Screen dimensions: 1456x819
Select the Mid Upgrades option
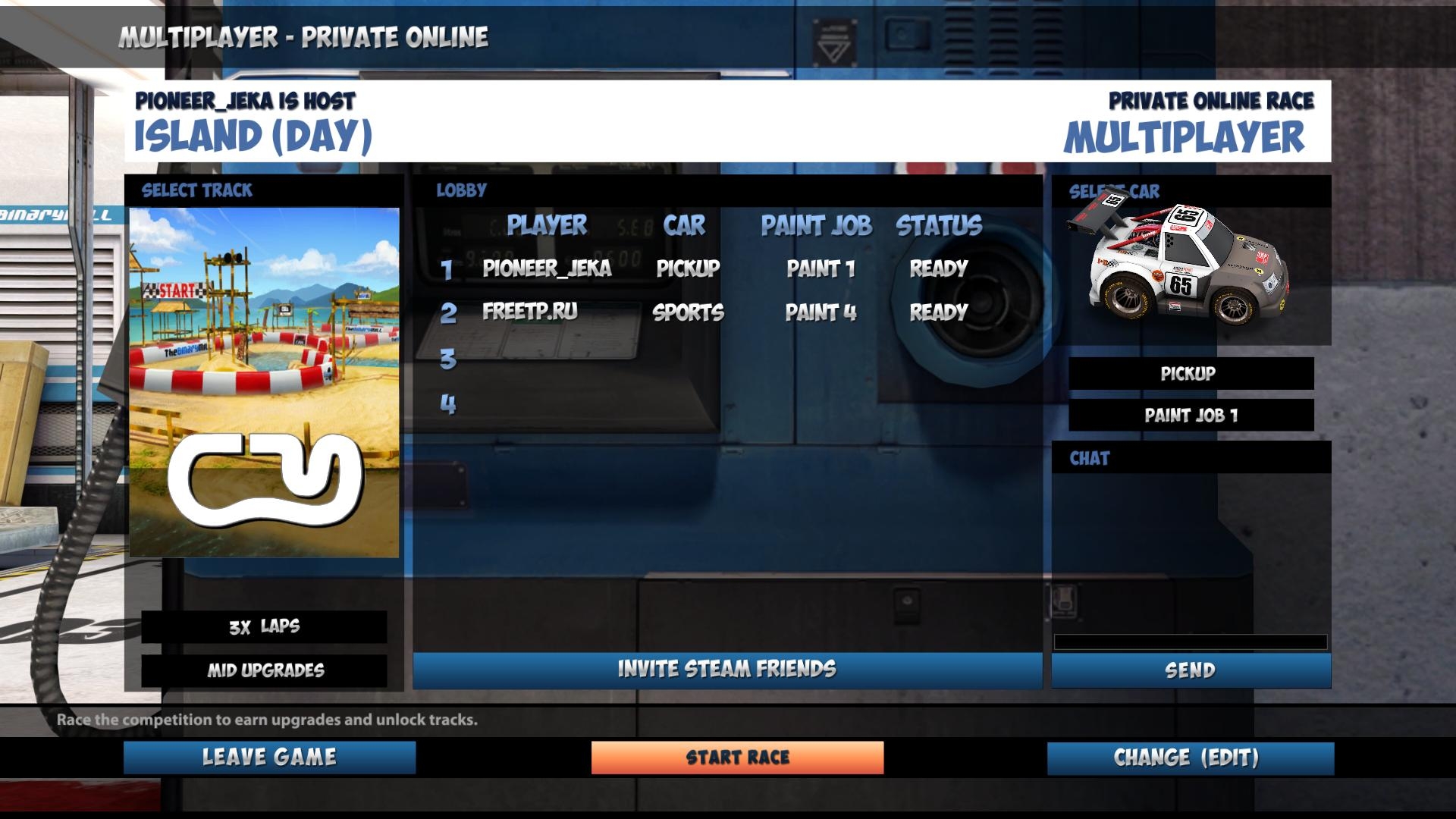coord(264,670)
